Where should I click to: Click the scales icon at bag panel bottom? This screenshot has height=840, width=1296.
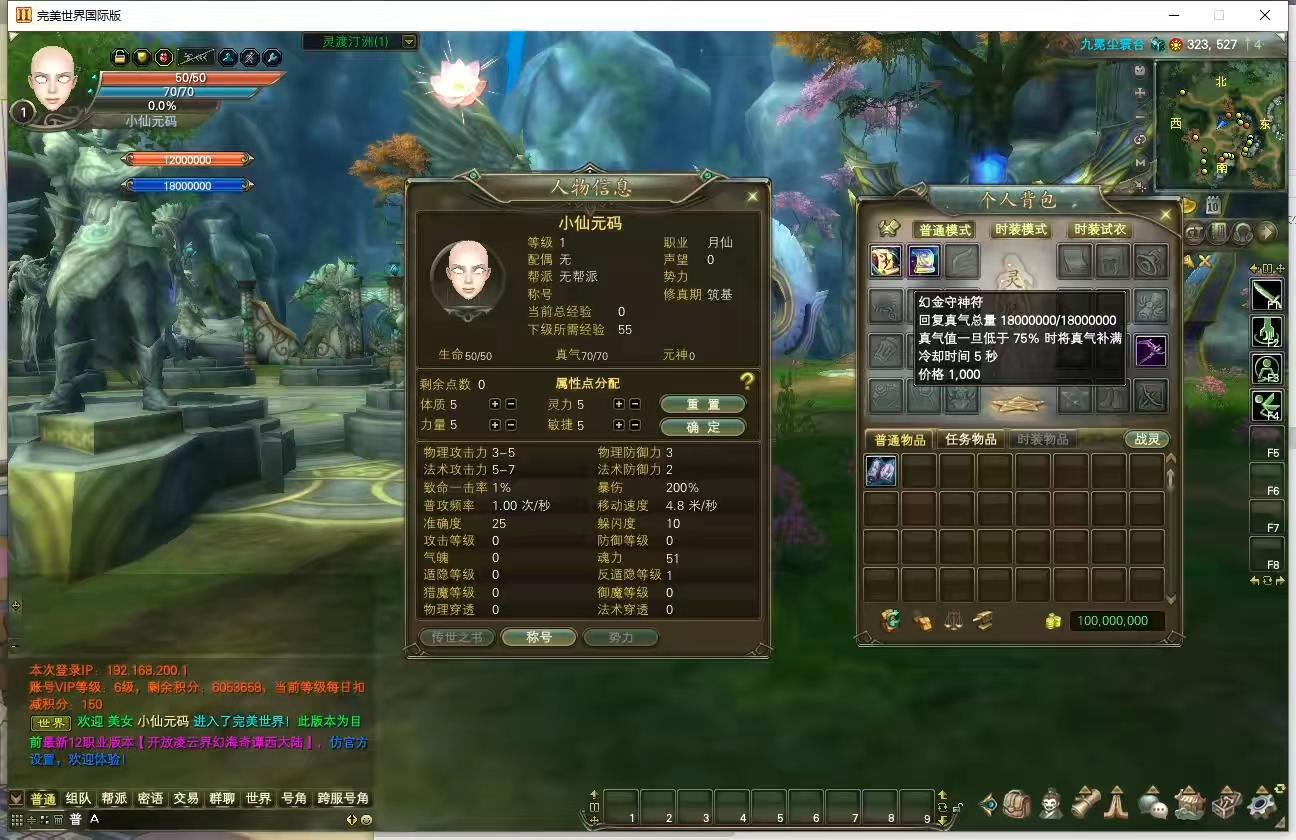point(954,620)
